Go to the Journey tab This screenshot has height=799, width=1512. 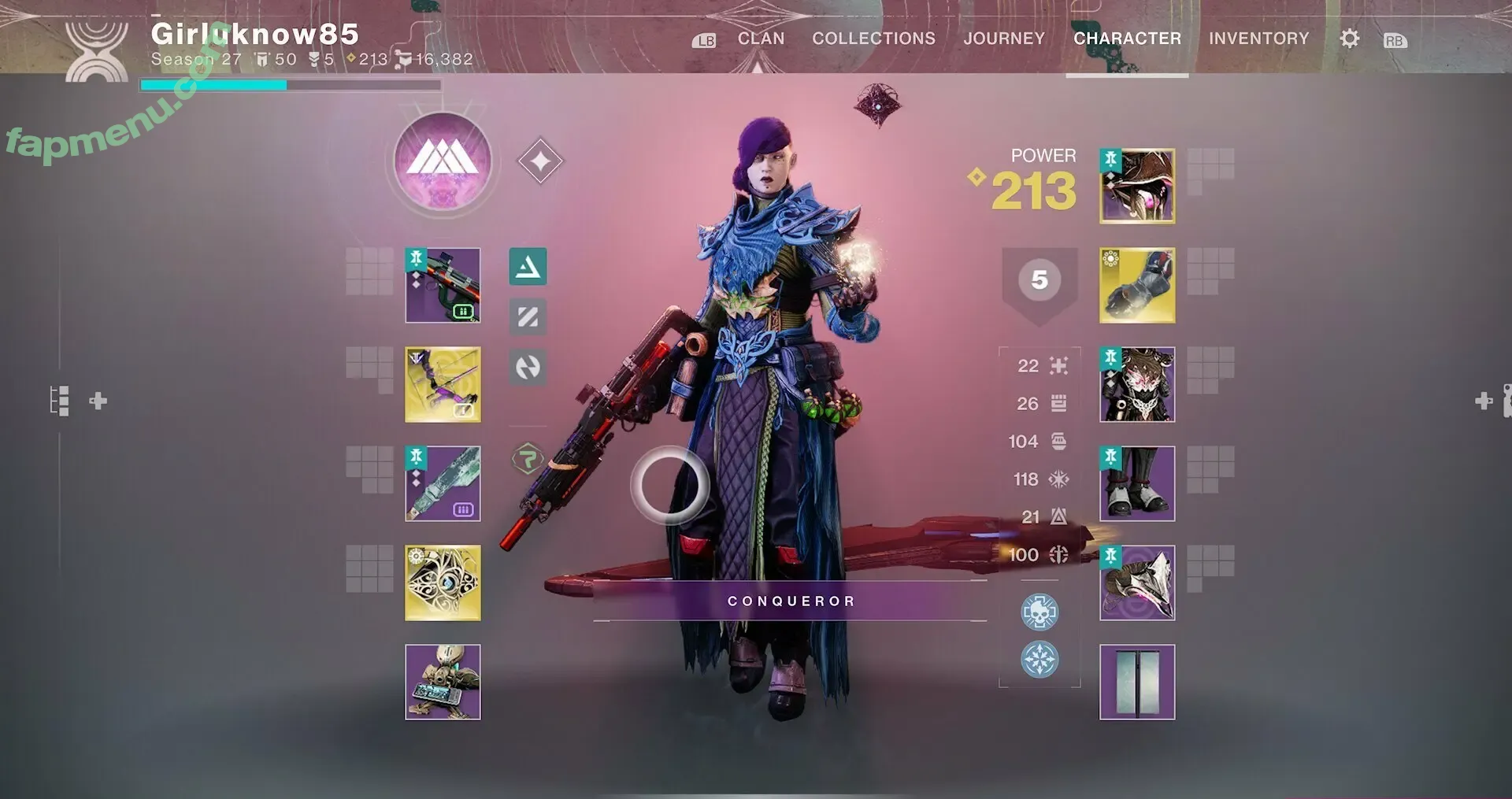(1004, 39)
